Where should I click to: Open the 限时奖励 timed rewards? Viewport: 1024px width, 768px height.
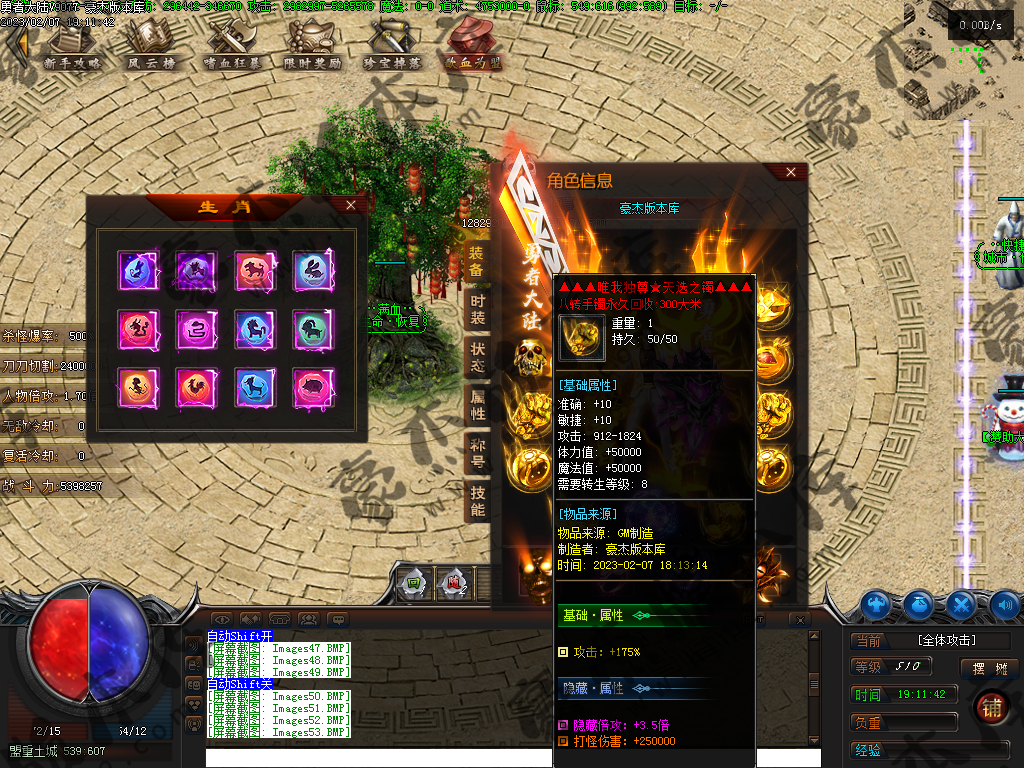click(312, 43)
